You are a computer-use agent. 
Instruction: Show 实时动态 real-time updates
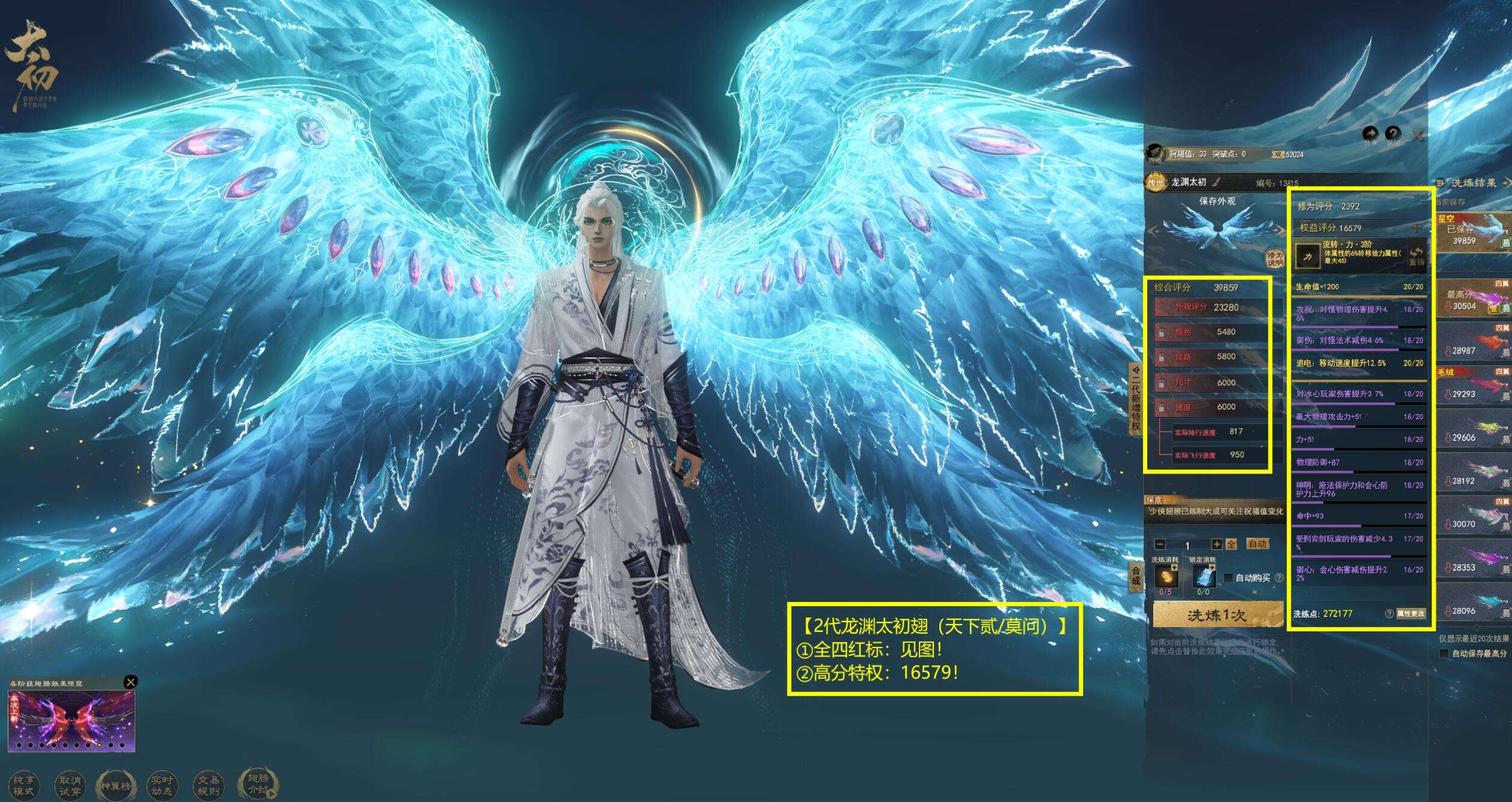pos(162,785)
